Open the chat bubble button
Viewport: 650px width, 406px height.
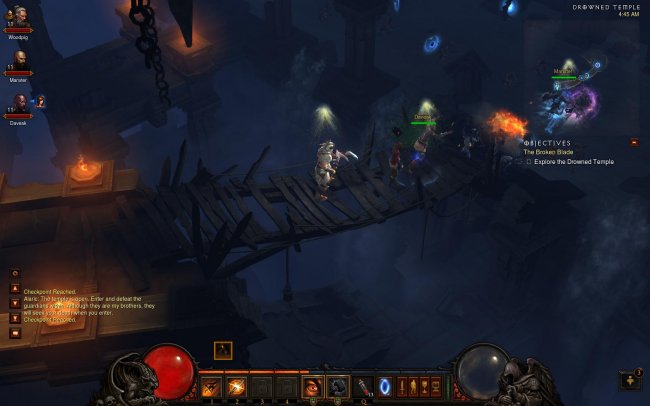(15, 333)
